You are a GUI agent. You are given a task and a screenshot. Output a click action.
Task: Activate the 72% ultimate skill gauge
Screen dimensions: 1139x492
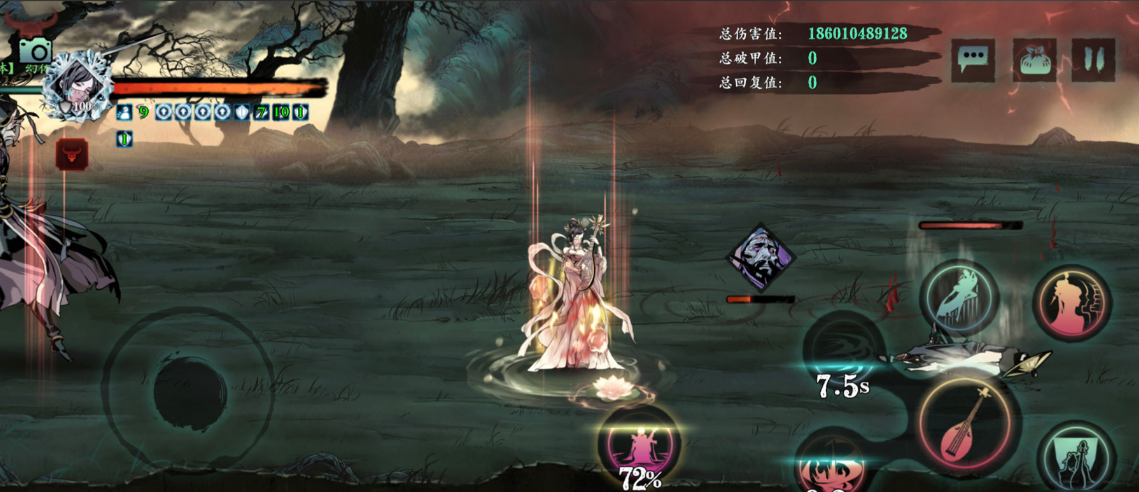[639, 444]
